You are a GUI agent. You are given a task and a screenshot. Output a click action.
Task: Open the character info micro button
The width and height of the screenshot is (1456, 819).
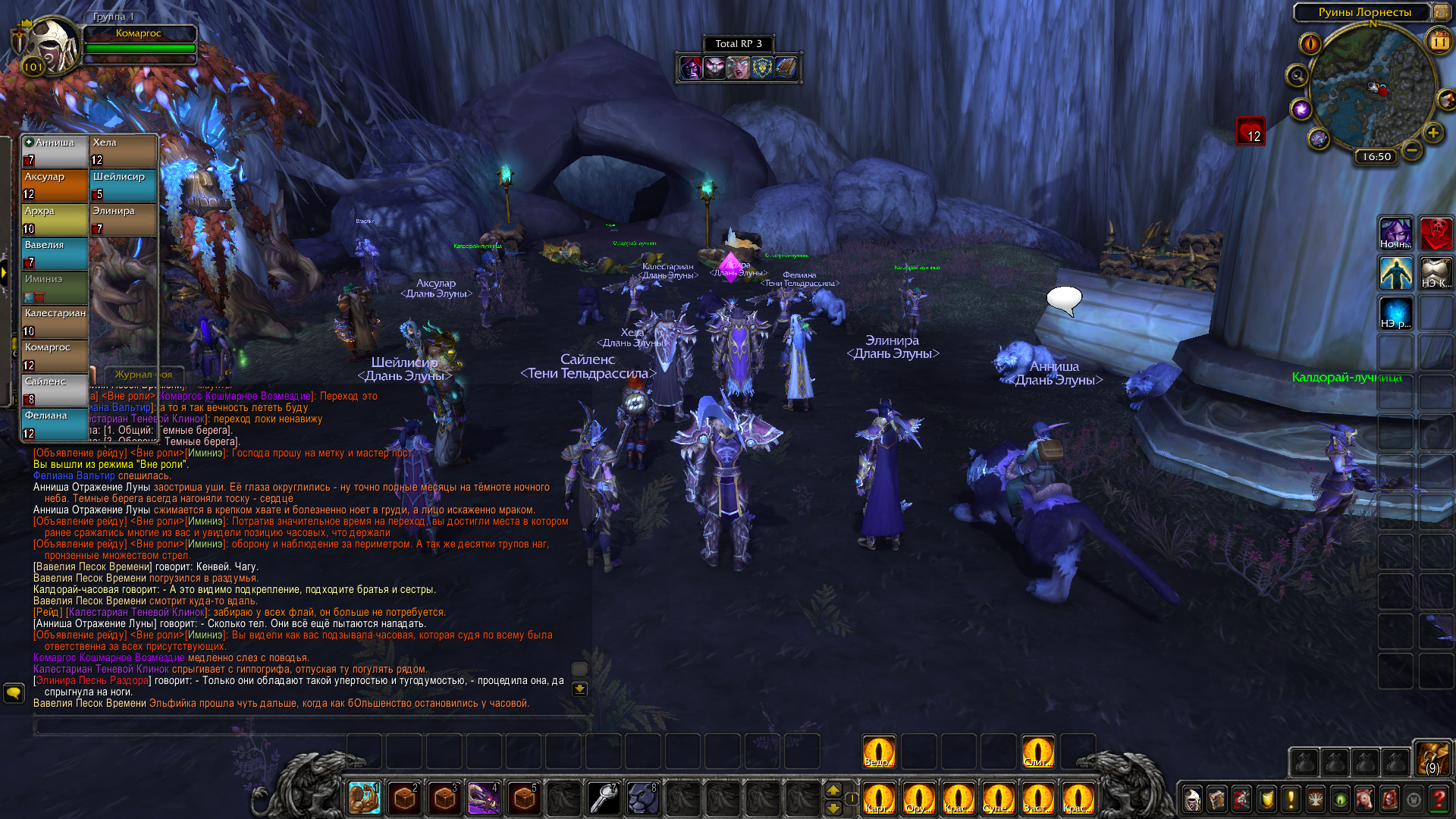[x=1192, y=799]
